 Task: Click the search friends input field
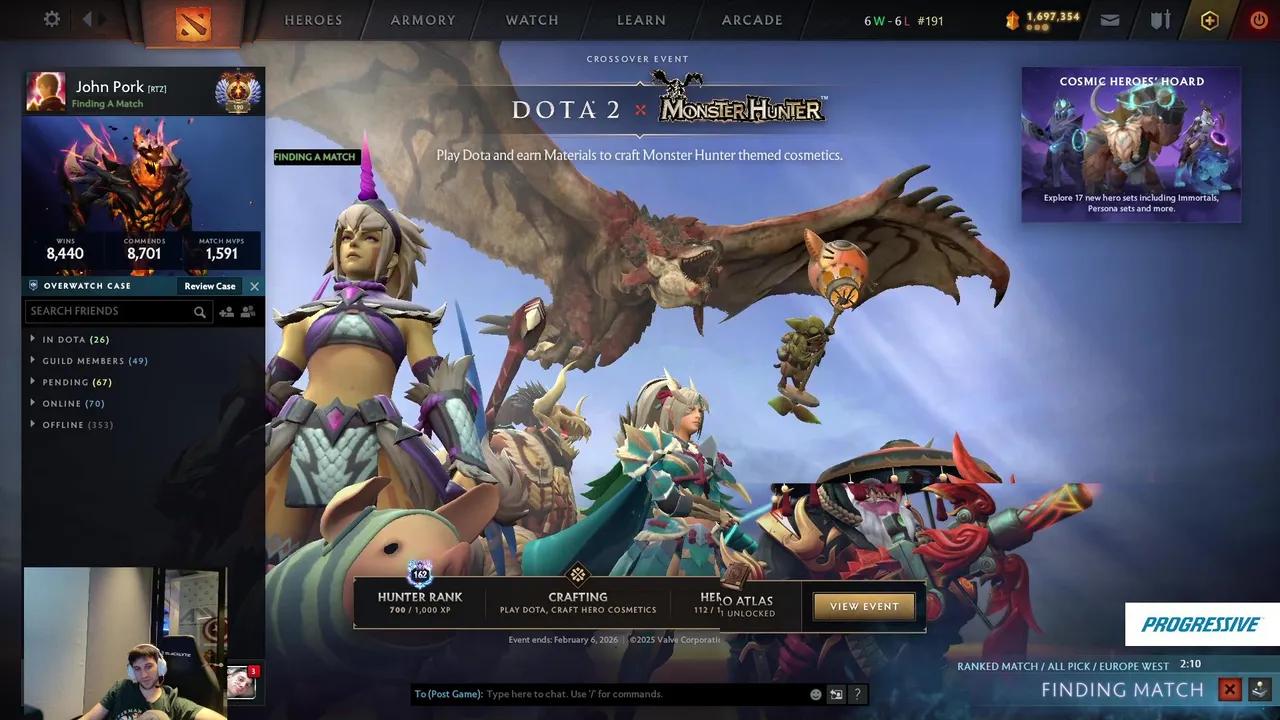click(110, 311)
